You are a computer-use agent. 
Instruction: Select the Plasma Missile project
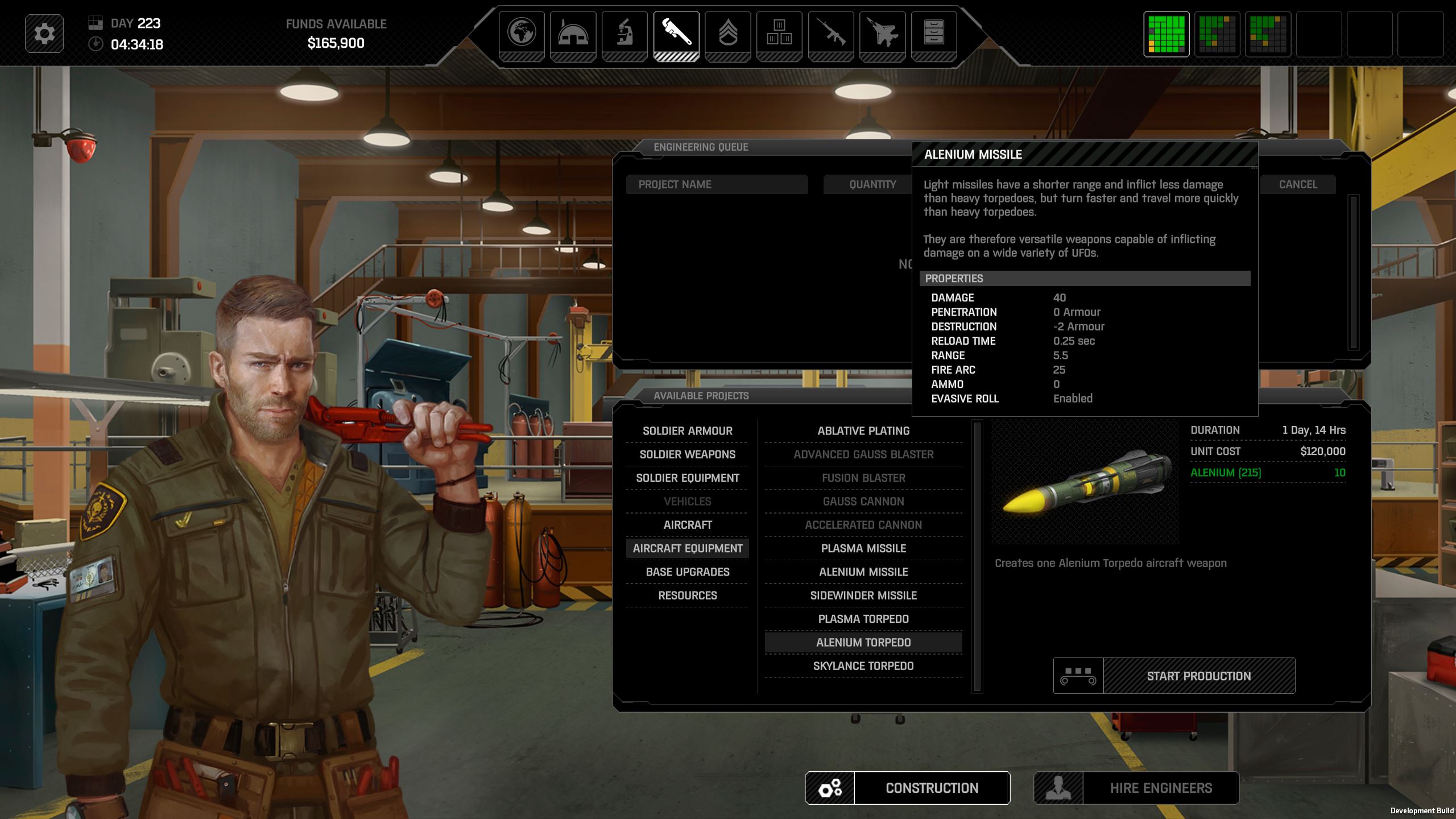point(863,549)
